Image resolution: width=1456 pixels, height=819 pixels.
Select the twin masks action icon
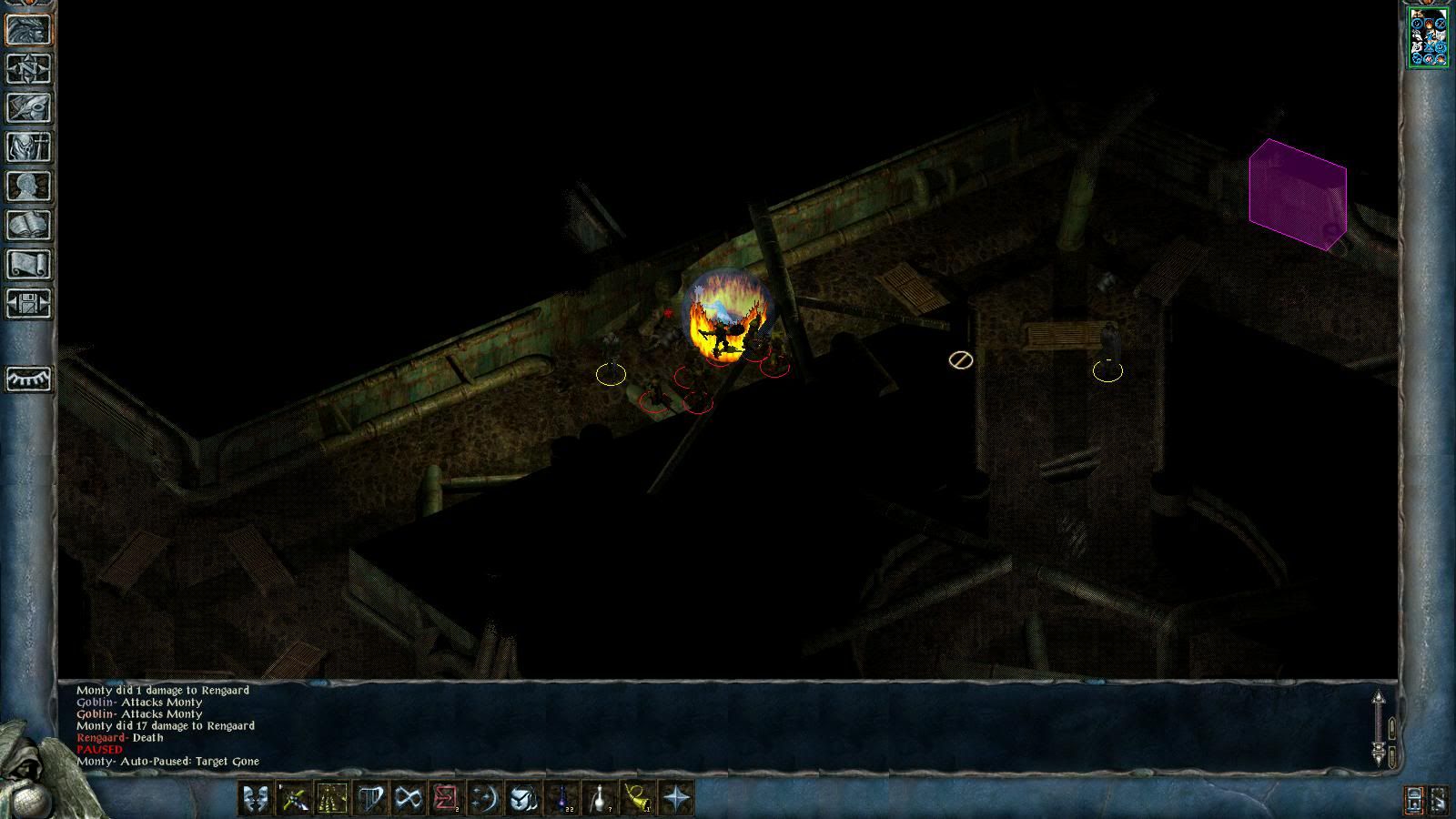click(255, 799)
